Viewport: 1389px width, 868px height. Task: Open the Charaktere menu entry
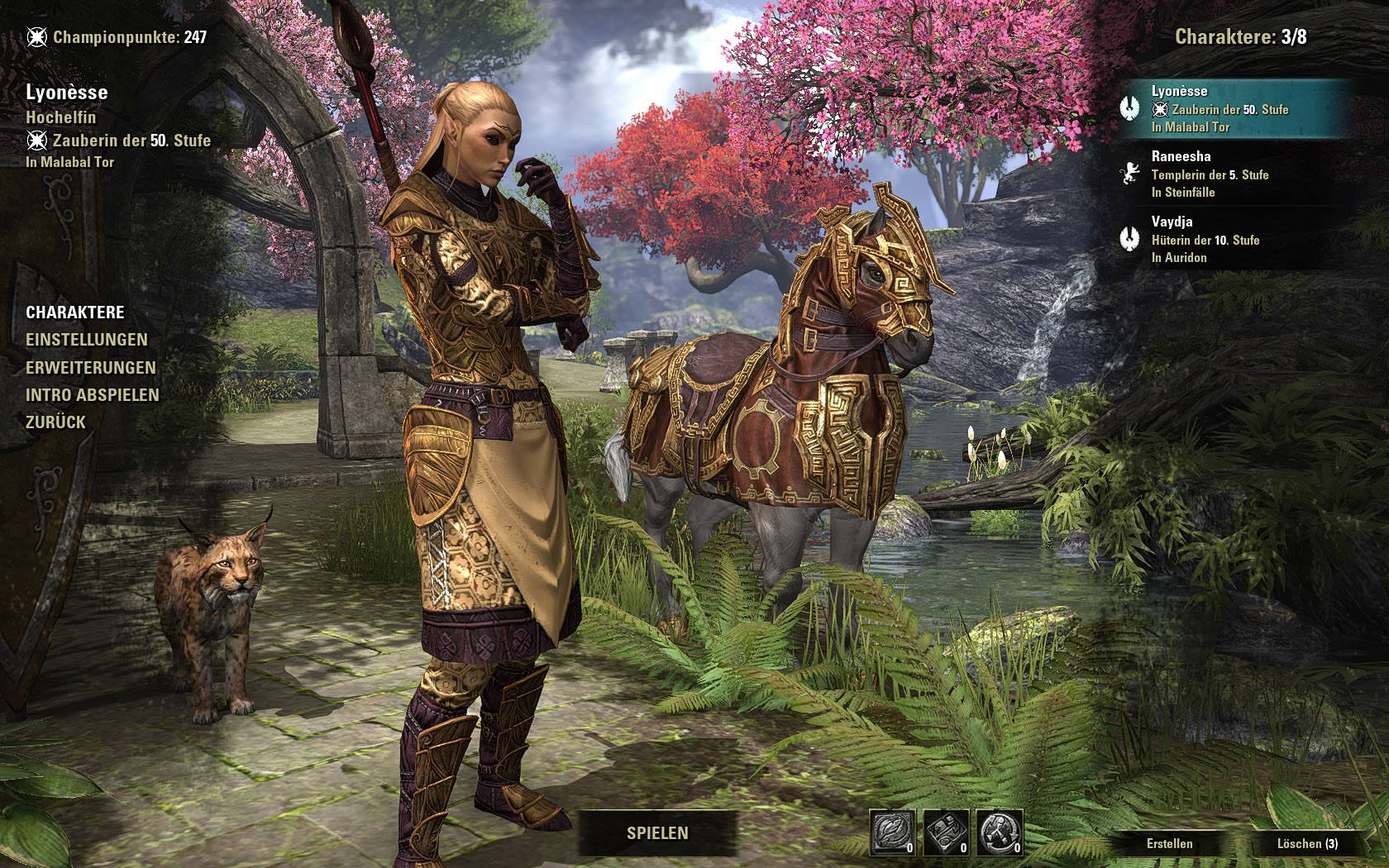[75, 312]
